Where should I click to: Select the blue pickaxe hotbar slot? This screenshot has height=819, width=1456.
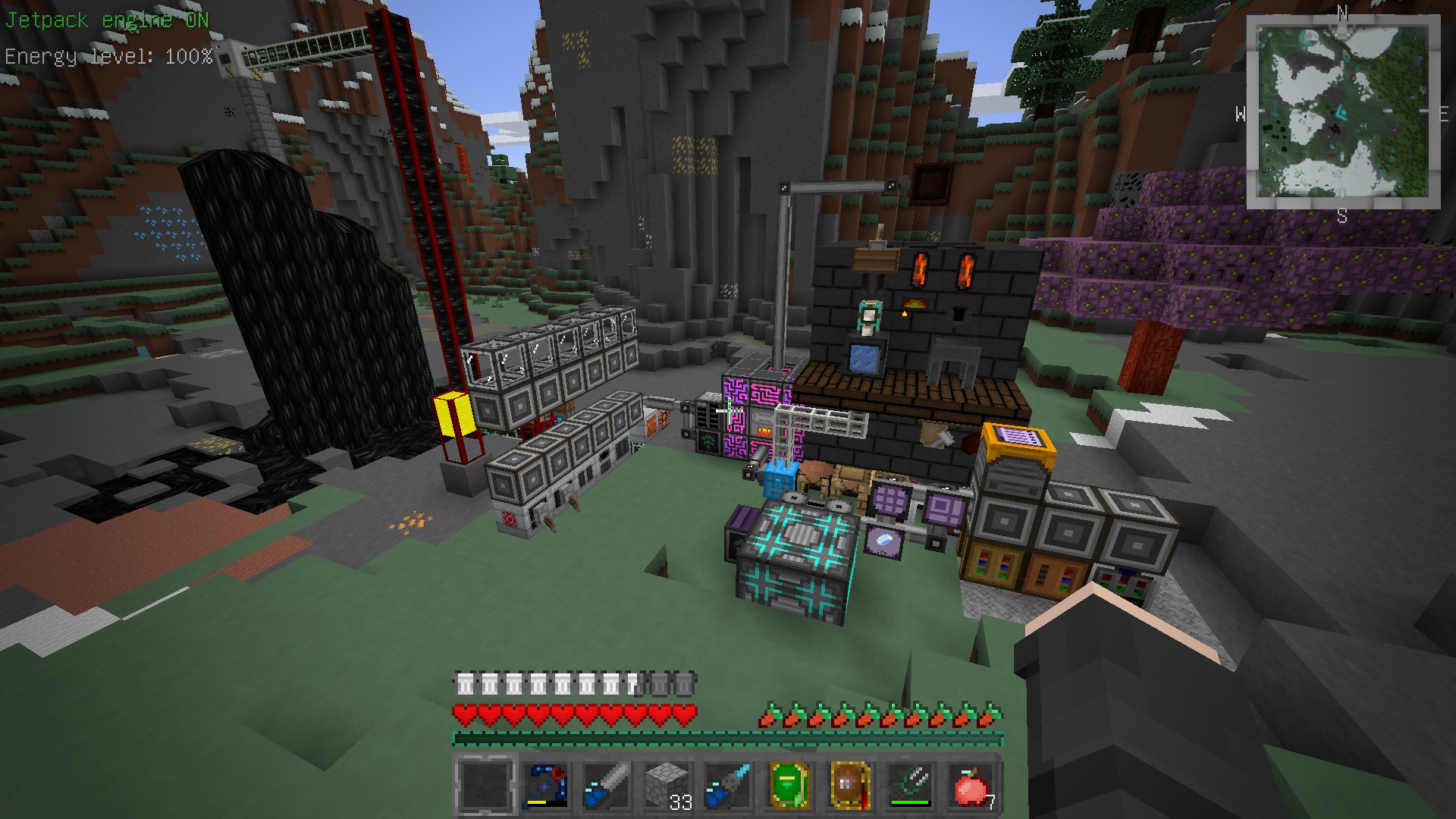click(x=546, y=786)
